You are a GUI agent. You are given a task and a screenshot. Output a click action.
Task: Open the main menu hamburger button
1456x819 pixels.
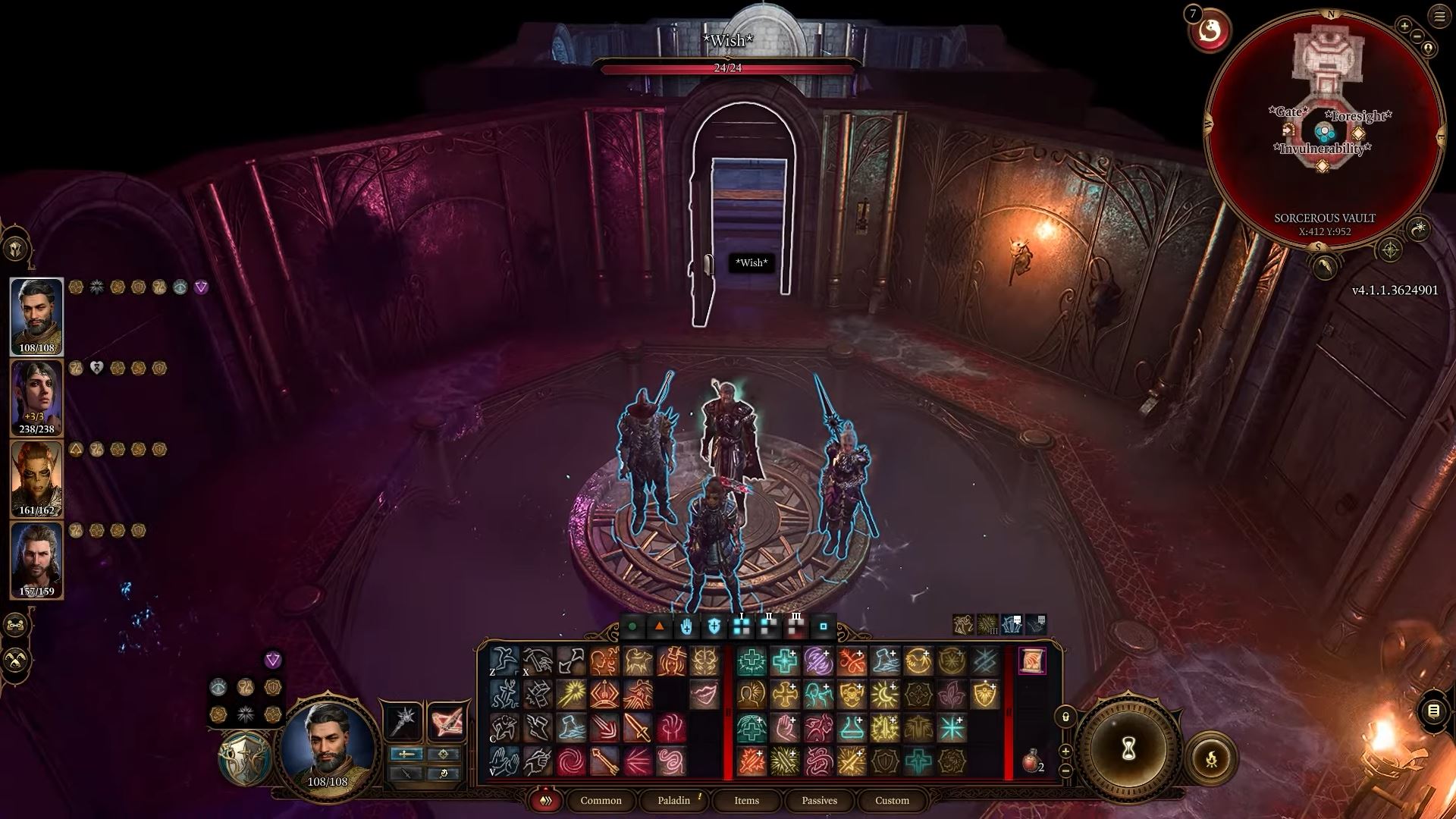click(1439, 17)
